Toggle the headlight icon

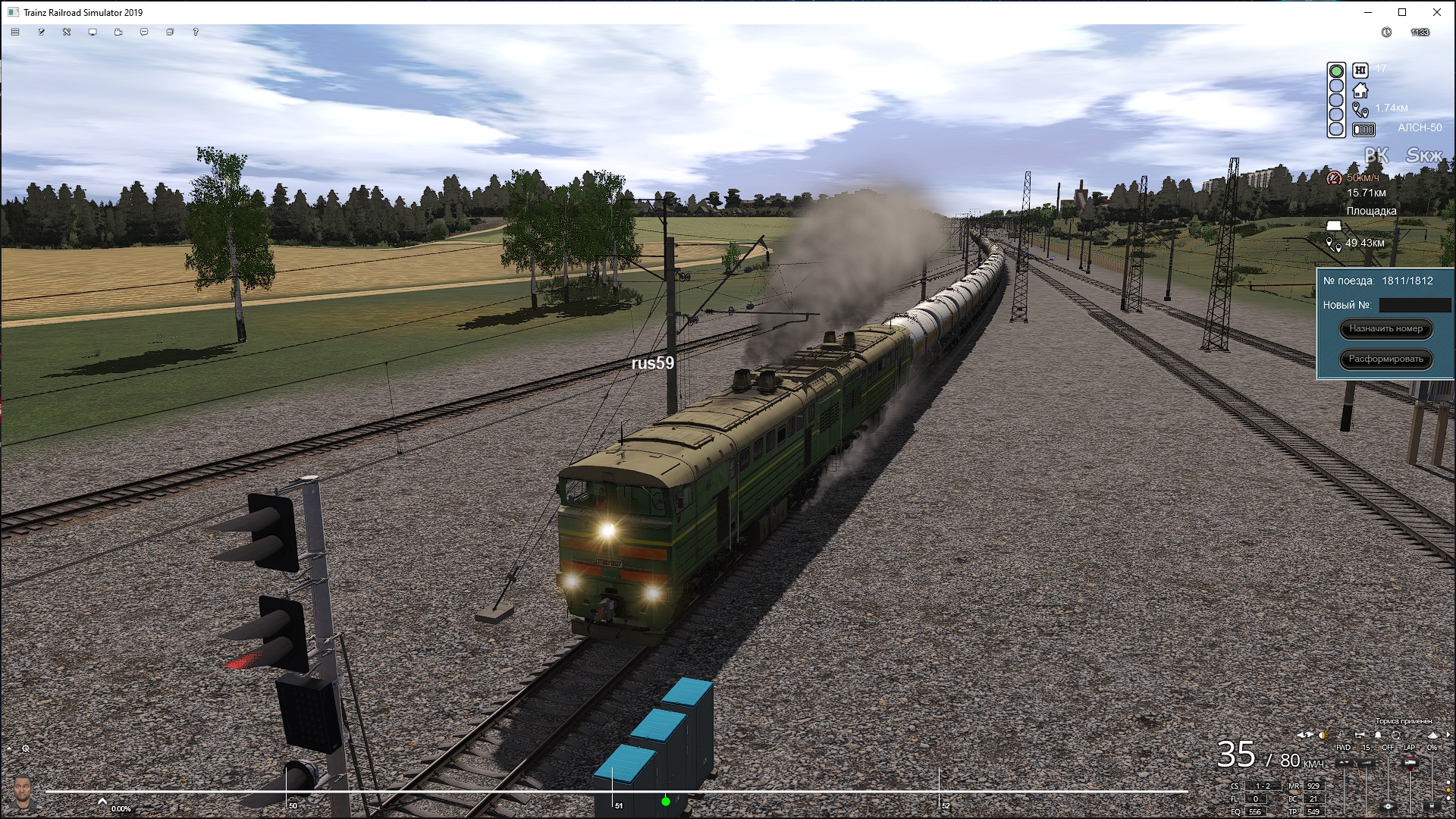(x=1323, y=735)
